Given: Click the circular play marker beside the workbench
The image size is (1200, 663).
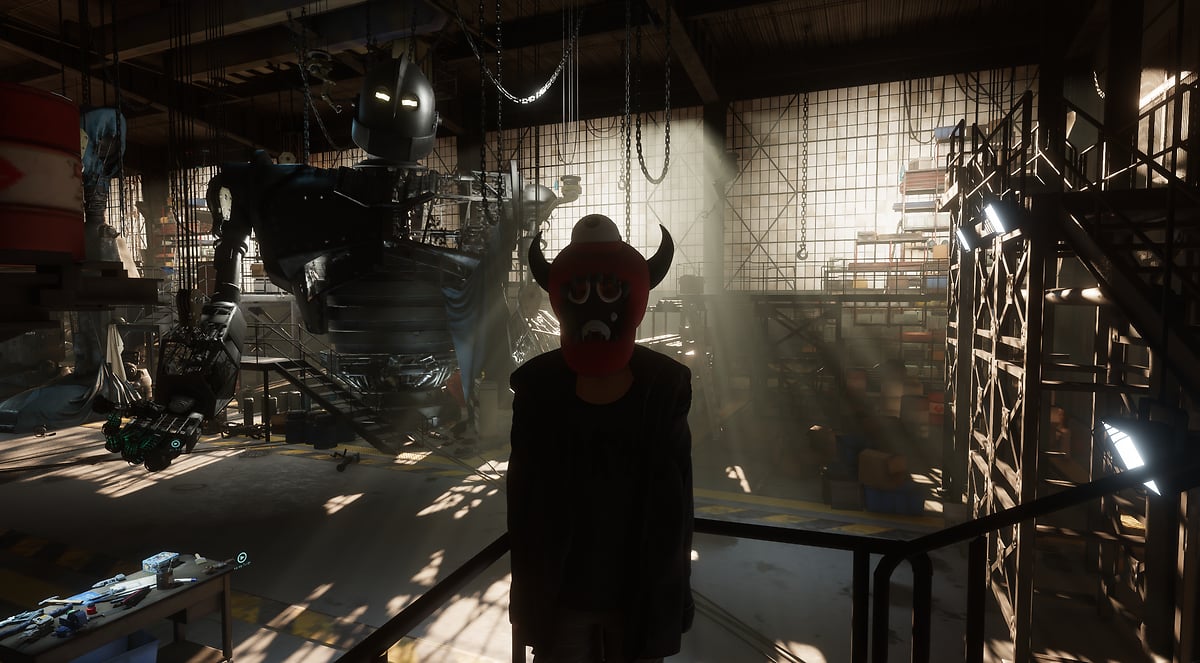Looking at the screenshot, I should (x=242, y=558).
